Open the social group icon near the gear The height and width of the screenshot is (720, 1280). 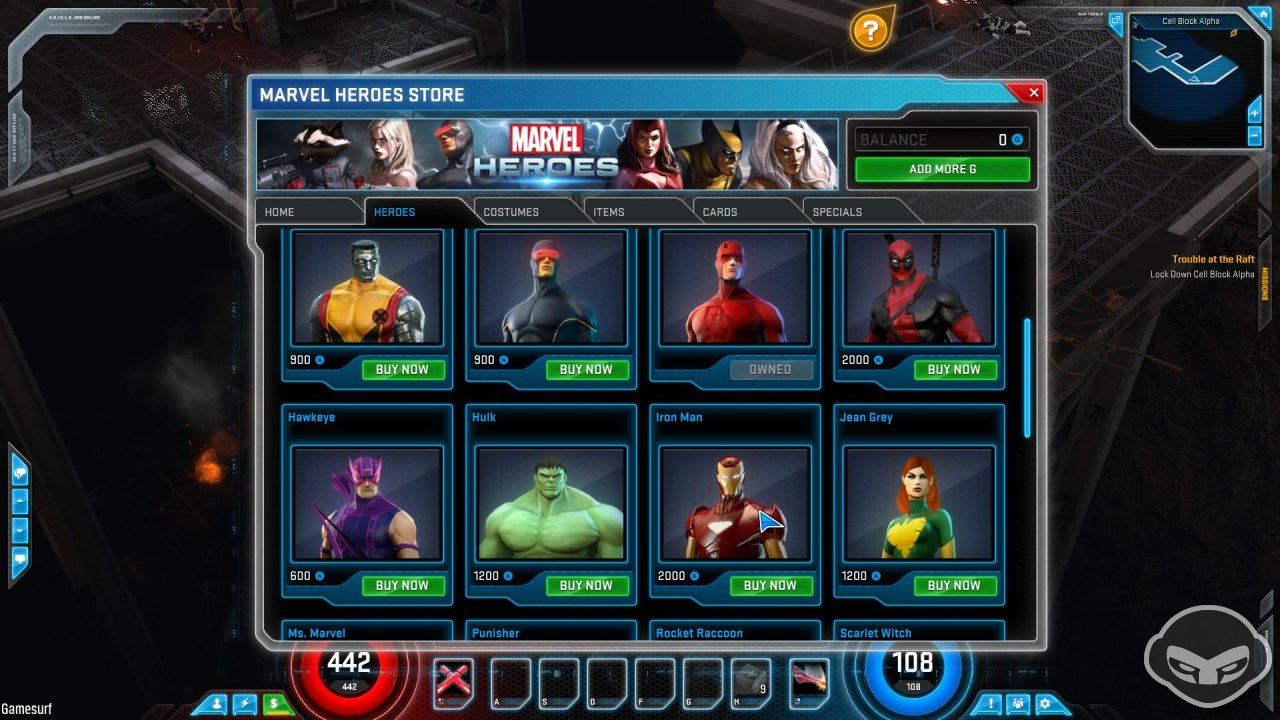coord(1017,704)
